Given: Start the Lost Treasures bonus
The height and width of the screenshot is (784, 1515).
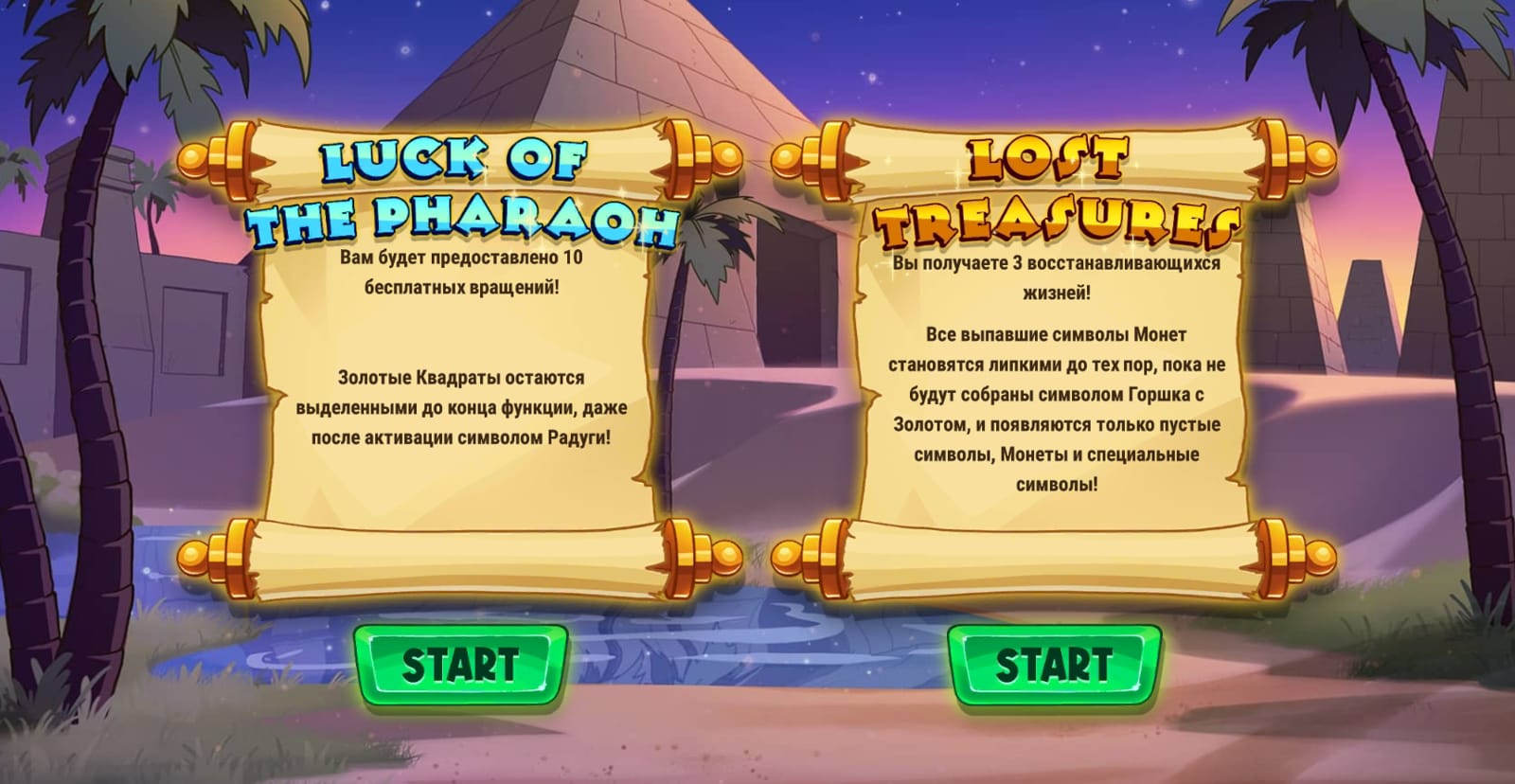Looking at the screenshot, I should point(1053,665).
